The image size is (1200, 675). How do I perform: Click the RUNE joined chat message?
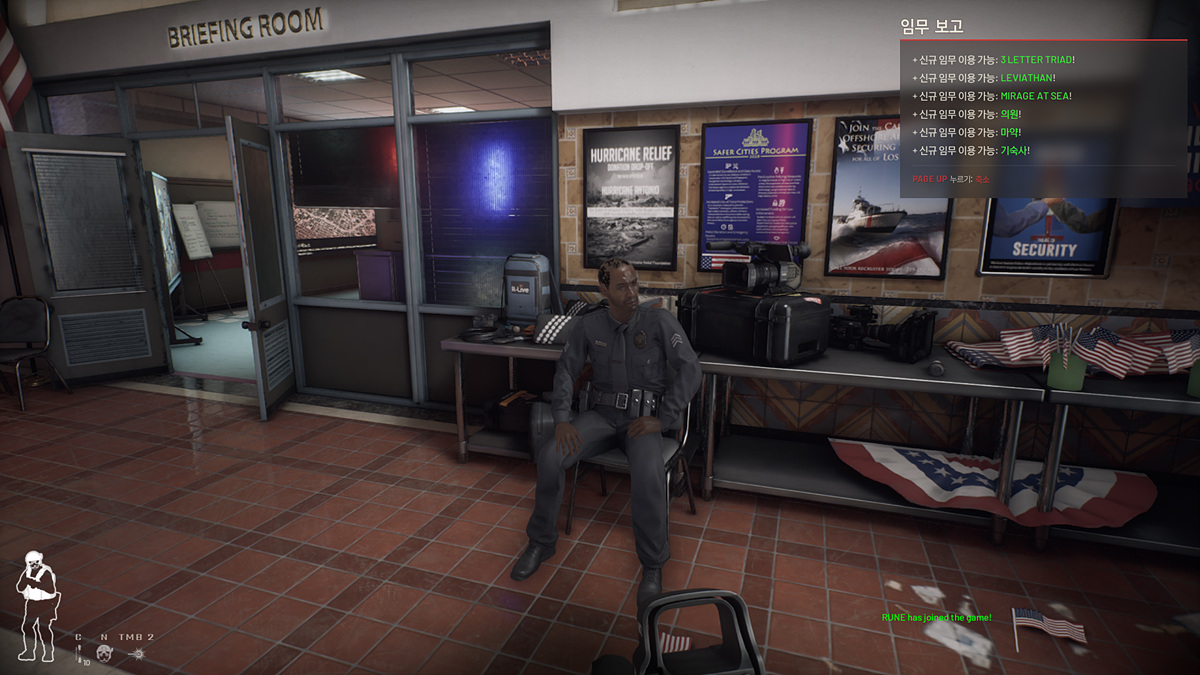(x=936, y=617)
